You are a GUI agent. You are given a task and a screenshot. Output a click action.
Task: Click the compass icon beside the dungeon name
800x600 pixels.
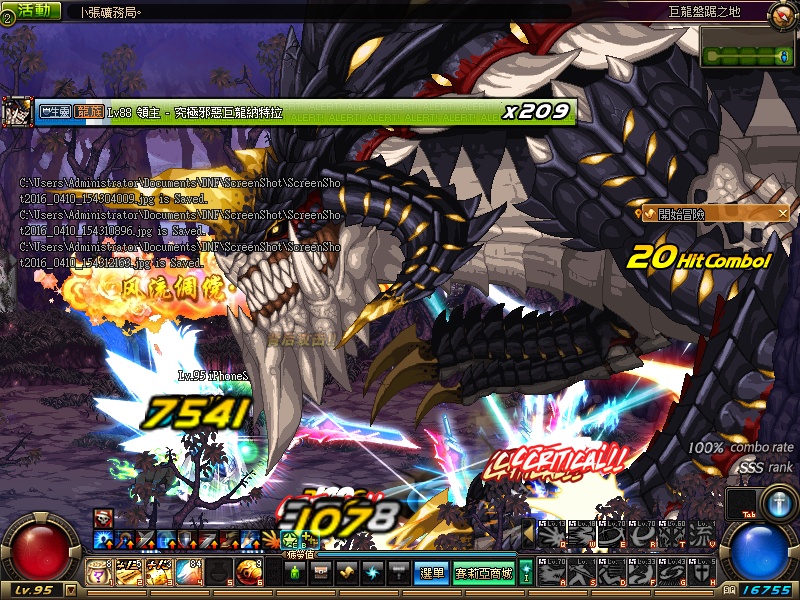[x=783, y=13]
